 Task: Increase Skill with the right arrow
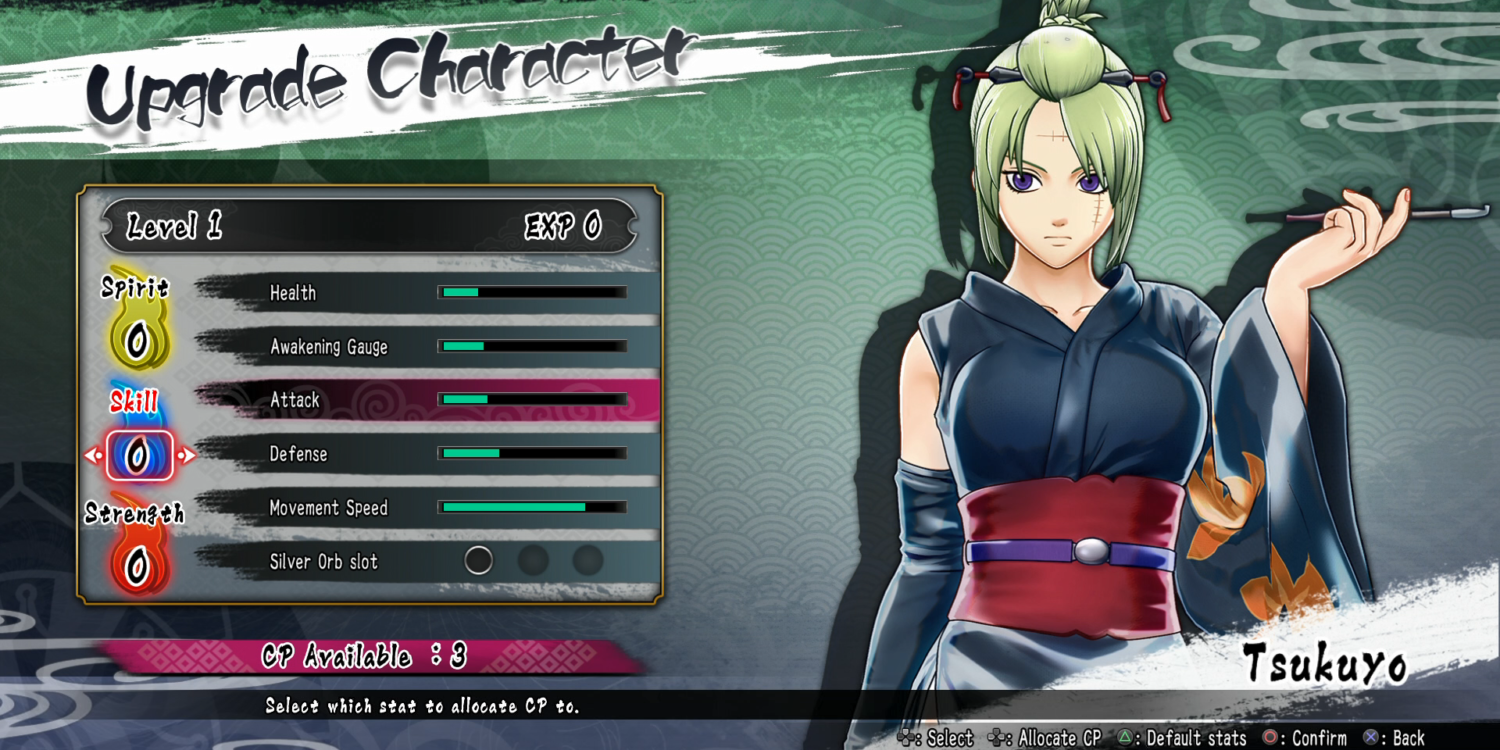(x=187, y=456)
